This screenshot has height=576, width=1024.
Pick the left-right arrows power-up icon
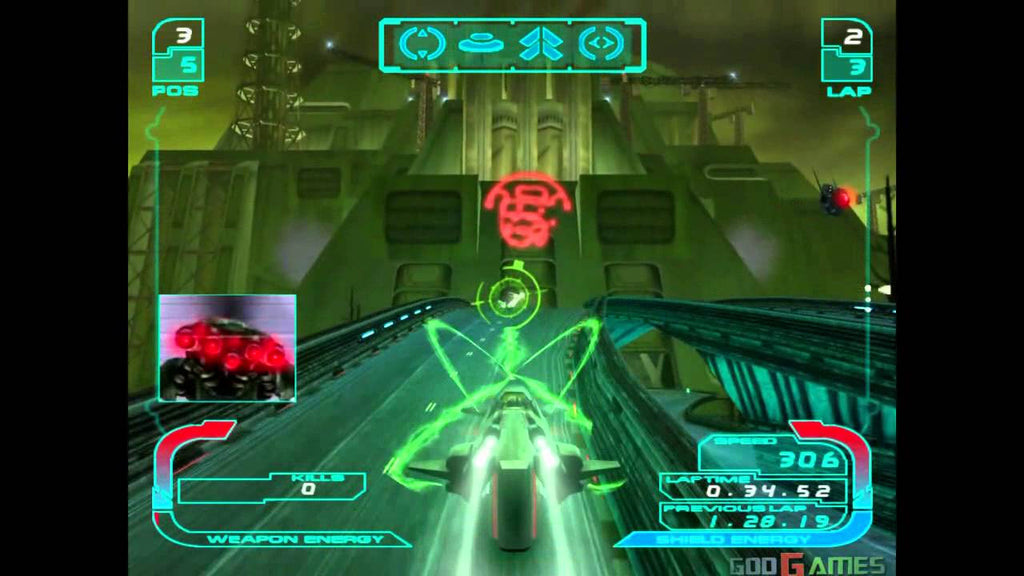point(602,45)
